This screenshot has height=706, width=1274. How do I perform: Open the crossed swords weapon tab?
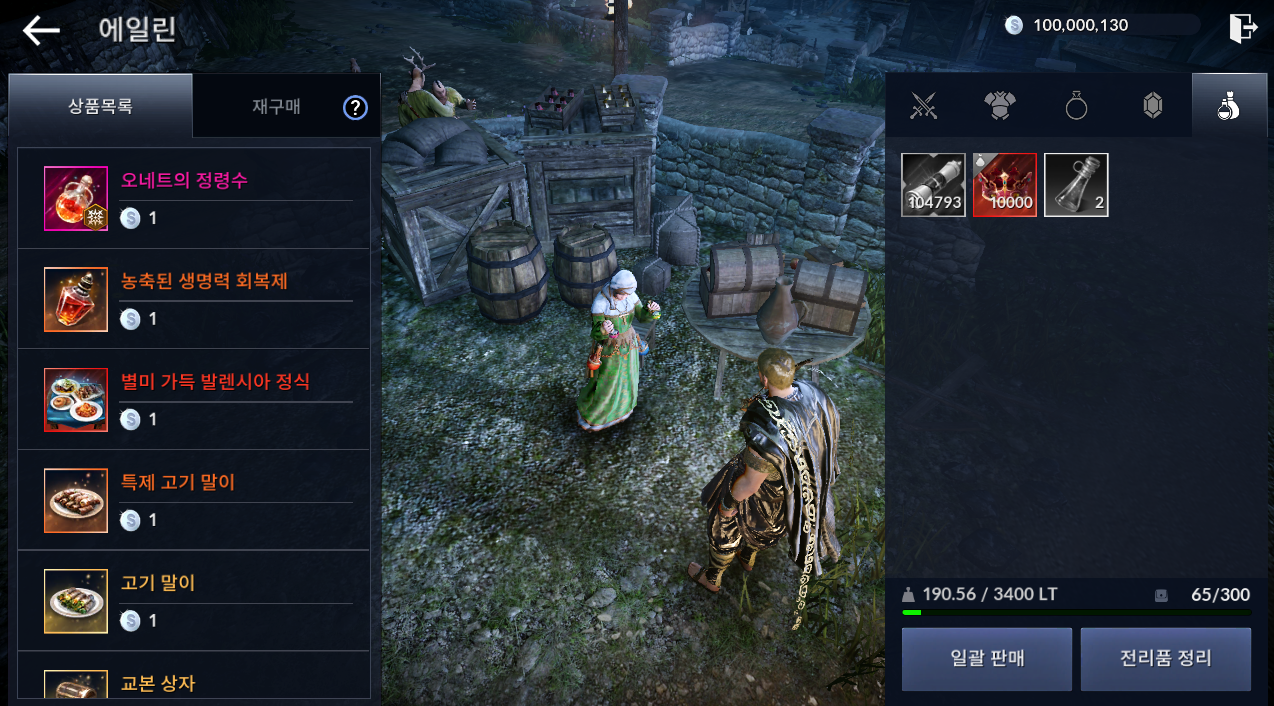click(x=924, y=105)
